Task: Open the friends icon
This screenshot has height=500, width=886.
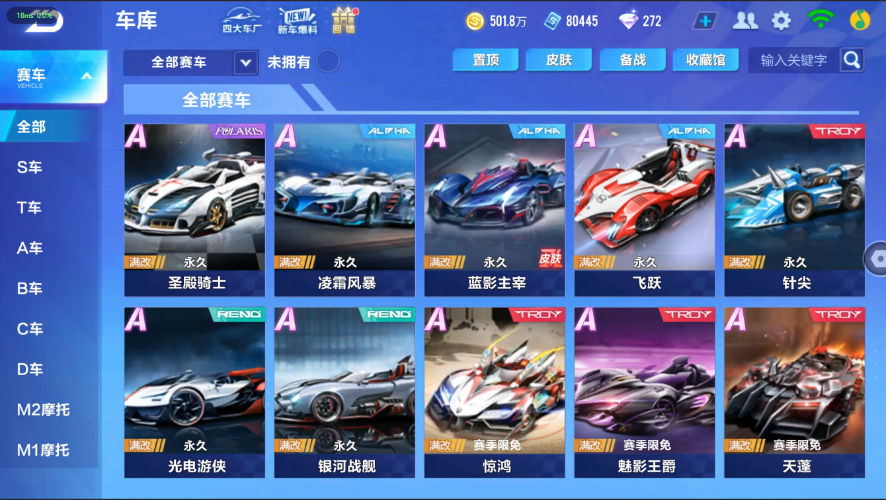Action: (x=745, y=21)
